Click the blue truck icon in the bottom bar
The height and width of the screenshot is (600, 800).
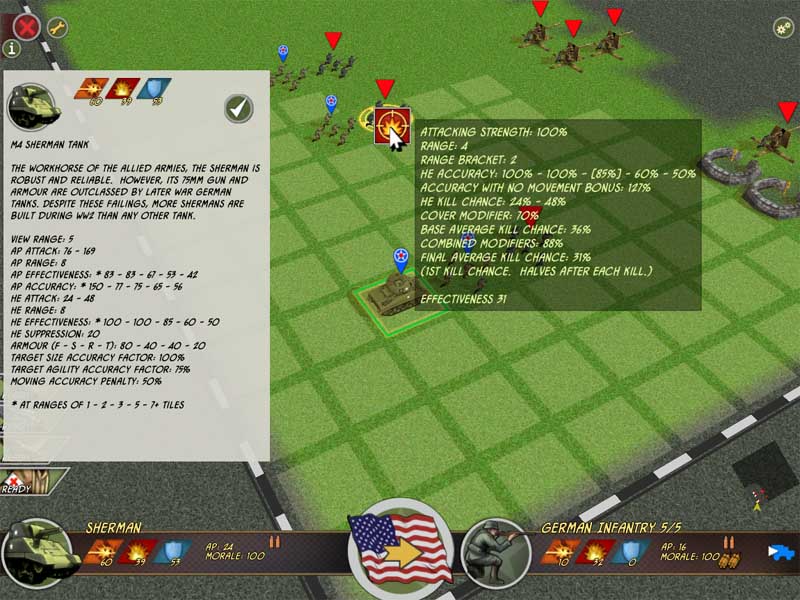pyautogui.click(x=780, y=551)
